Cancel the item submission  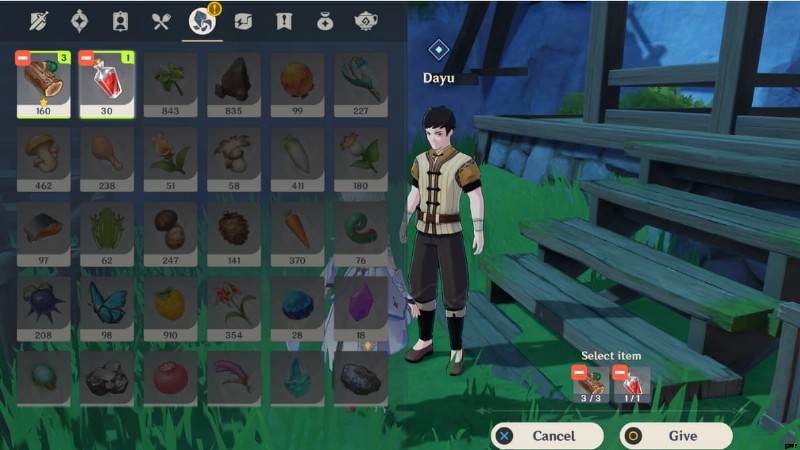pyautogui.click(x=546, y=436)
